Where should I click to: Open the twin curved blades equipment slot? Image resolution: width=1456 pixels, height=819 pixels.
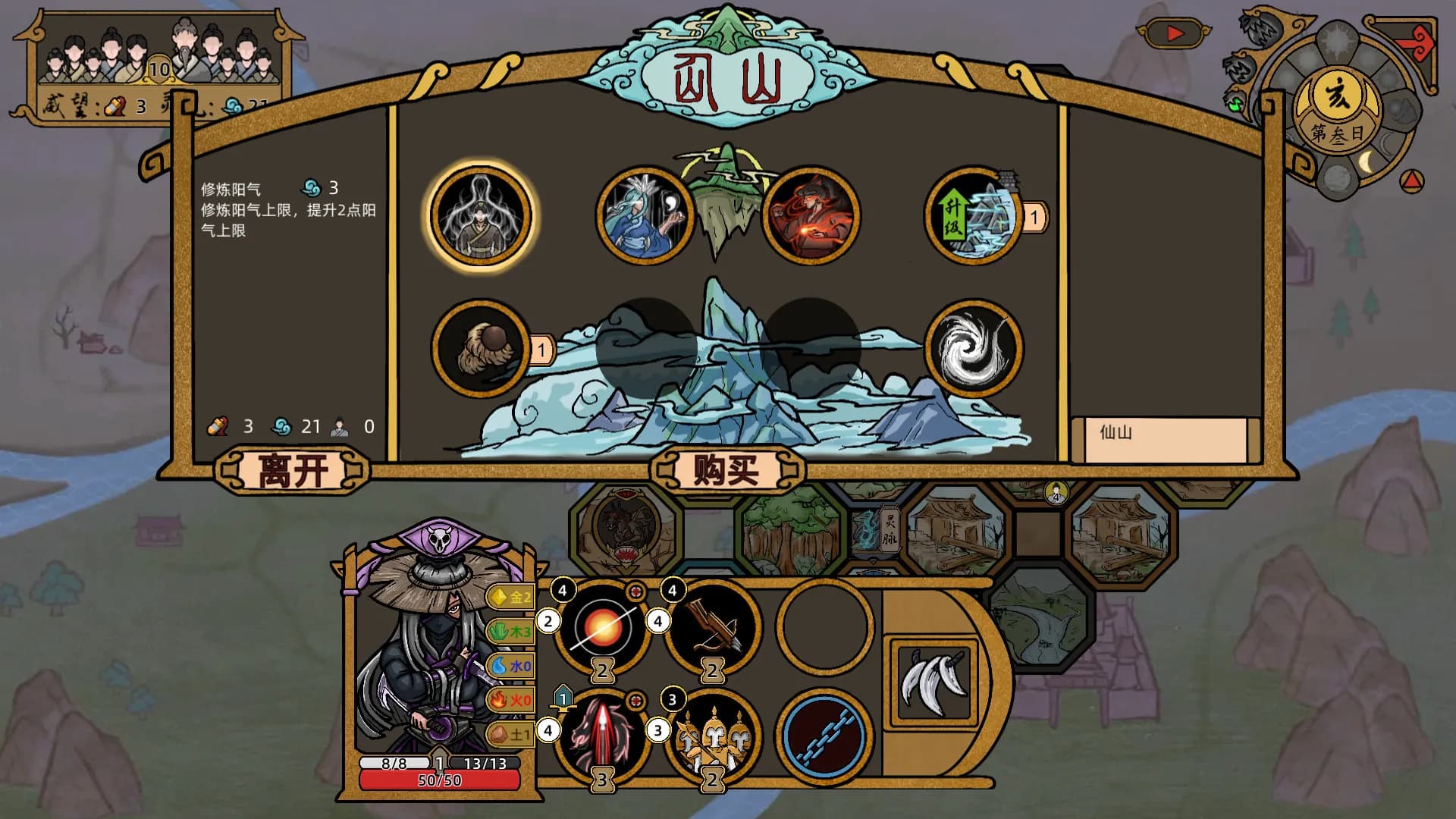click(x=934, y=681)
